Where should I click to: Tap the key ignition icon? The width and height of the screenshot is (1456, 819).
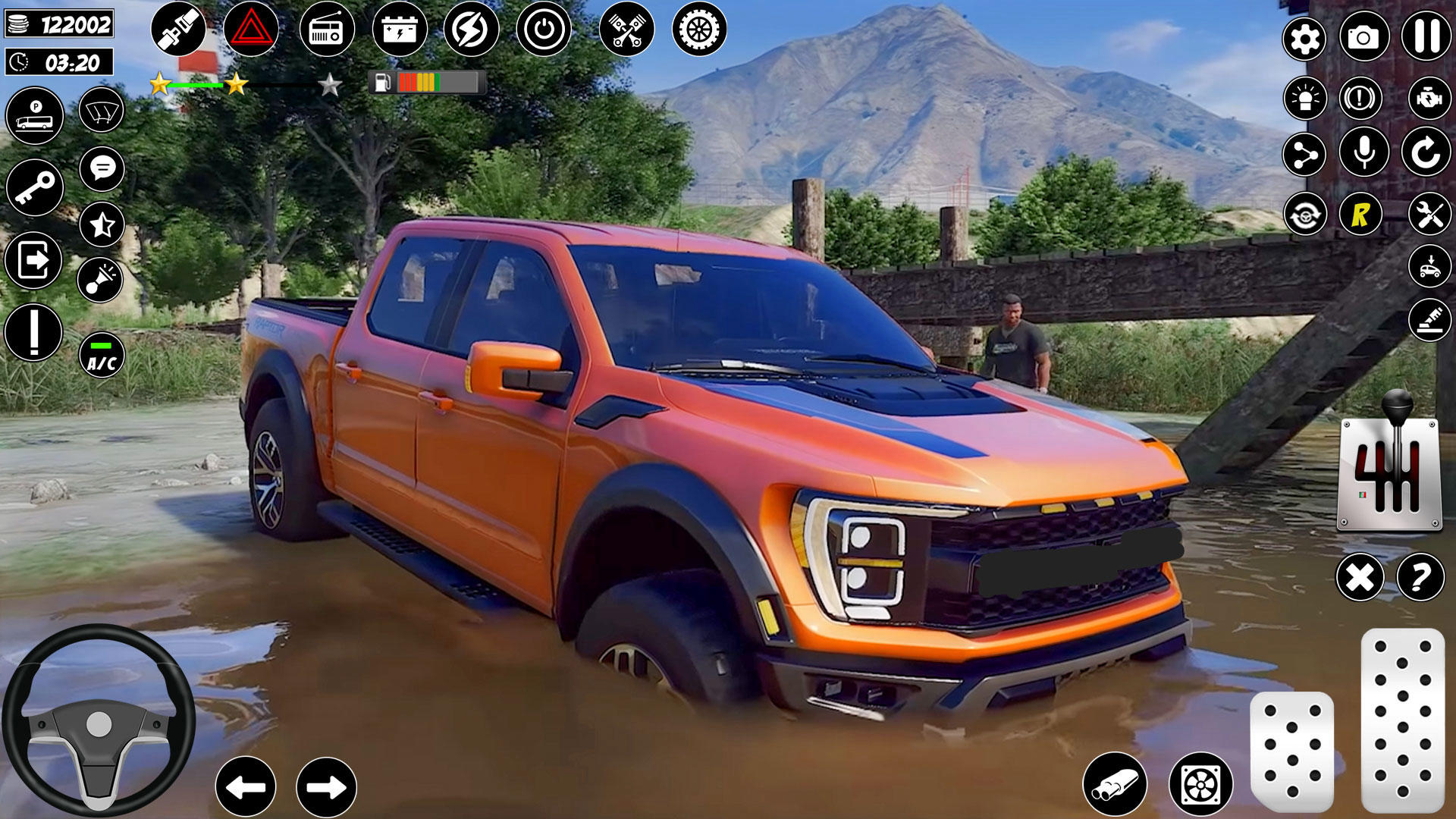point(35,187)
